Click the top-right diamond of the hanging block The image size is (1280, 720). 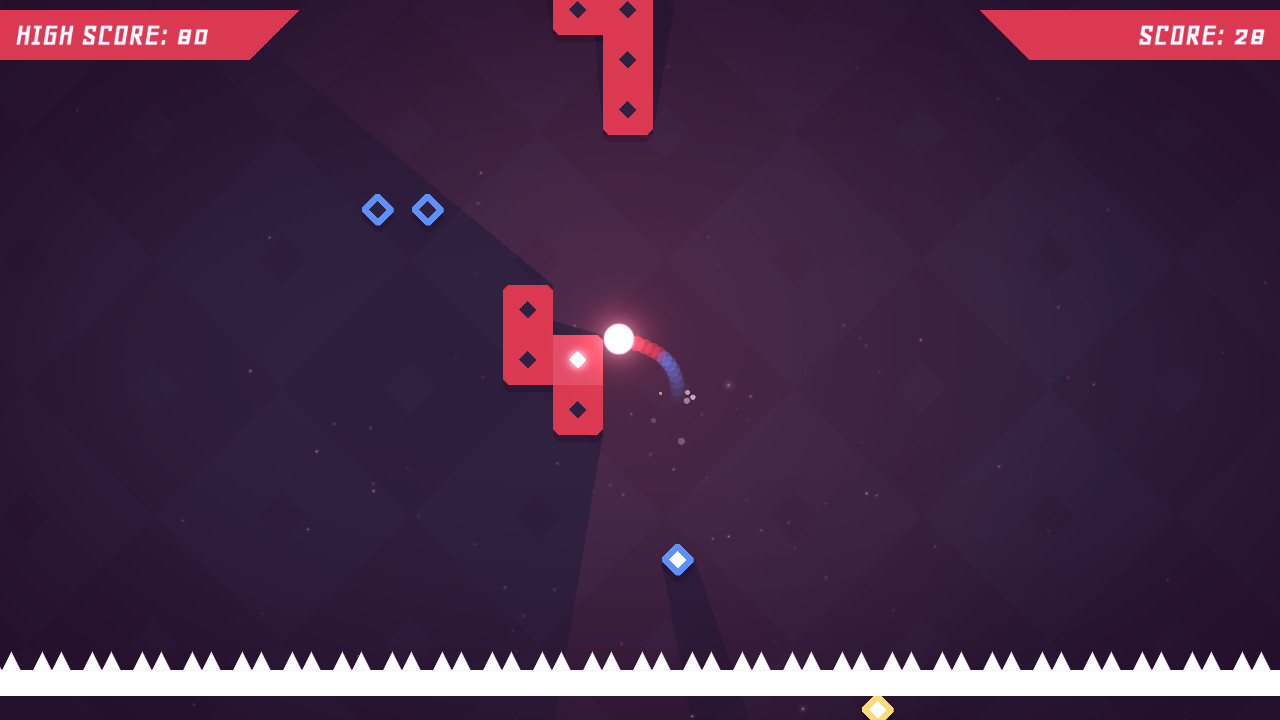click(x=627, y=11)
